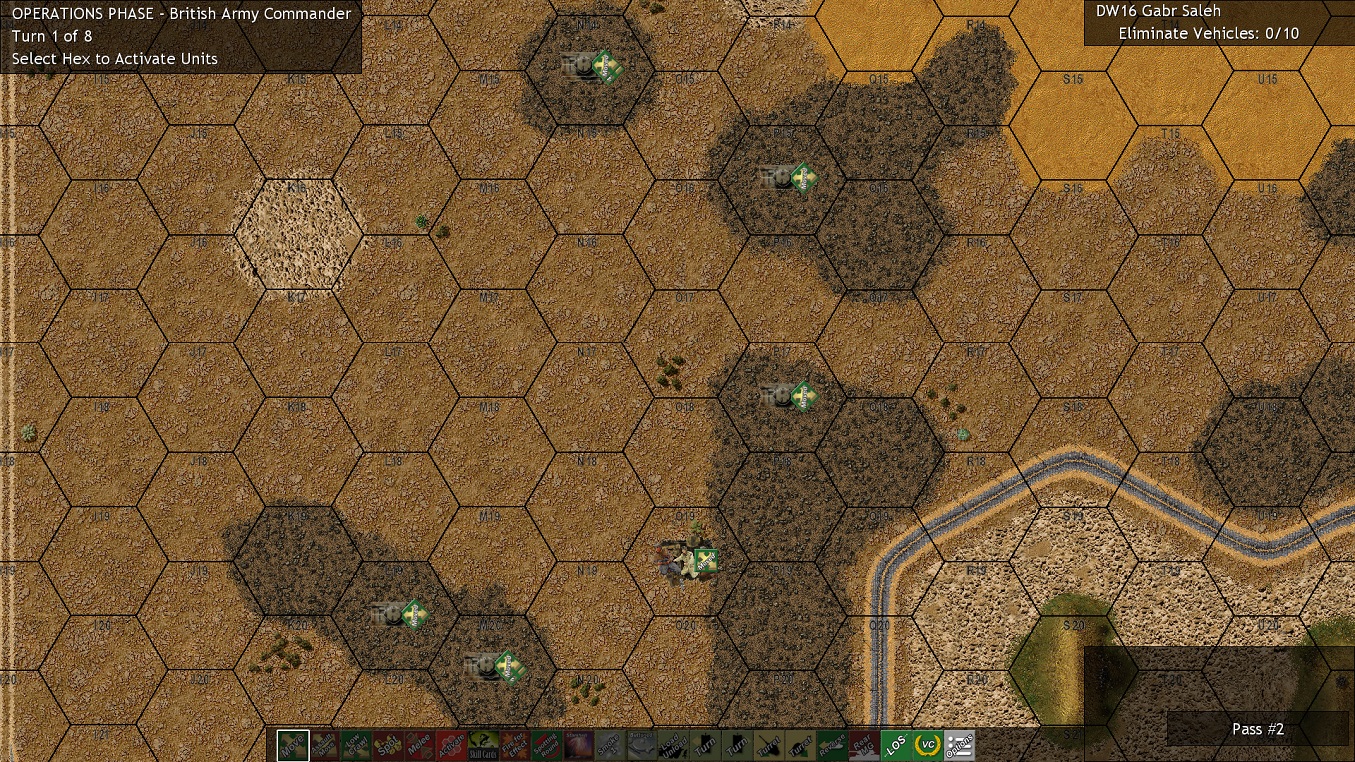Click the Pass #2 button
The width and height of the screenshot is (1355, 762).
1257,729
